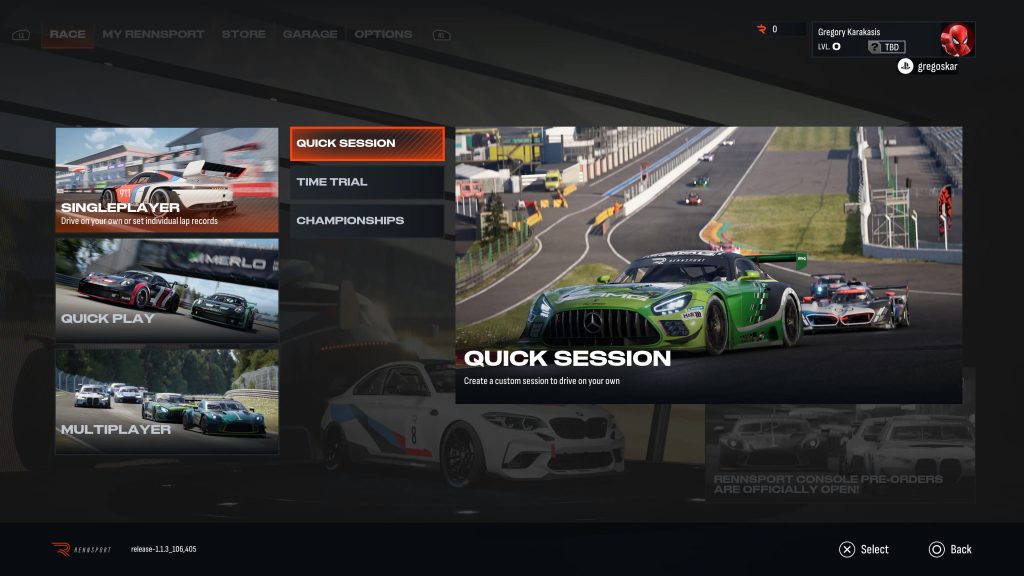
Task: Choose the Time Trial entry
Action: (367, 182)
